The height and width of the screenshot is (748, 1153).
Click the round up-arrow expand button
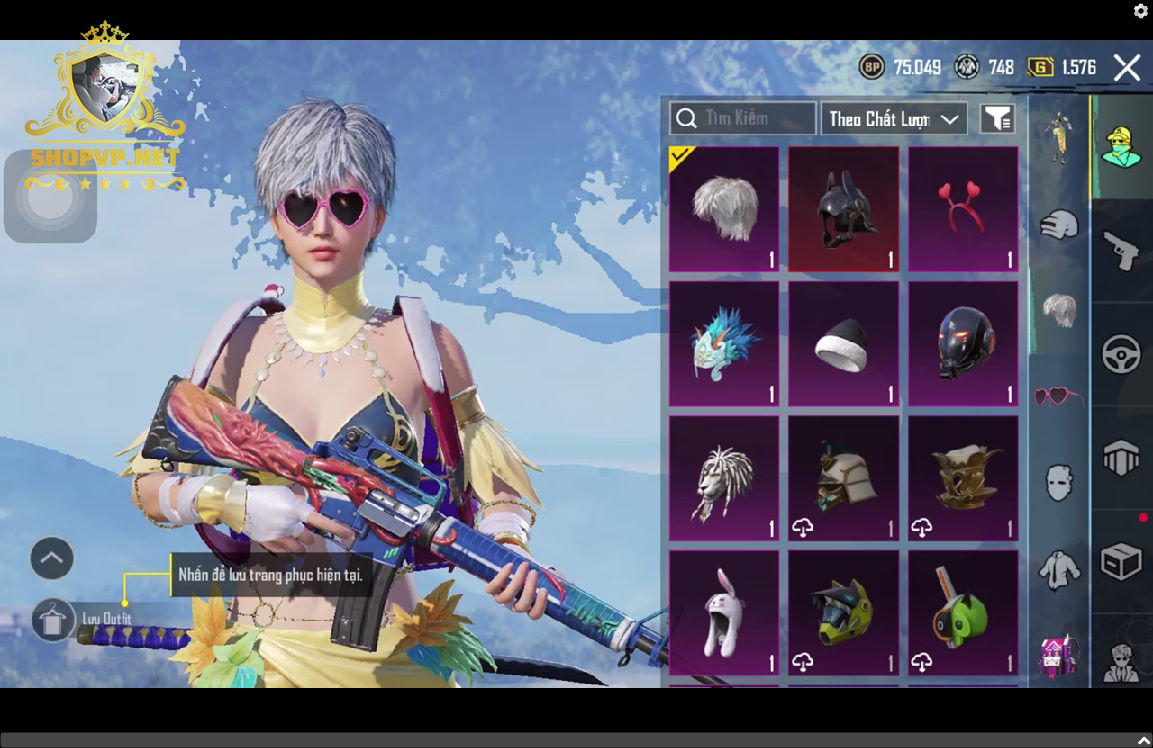(52, 558)
